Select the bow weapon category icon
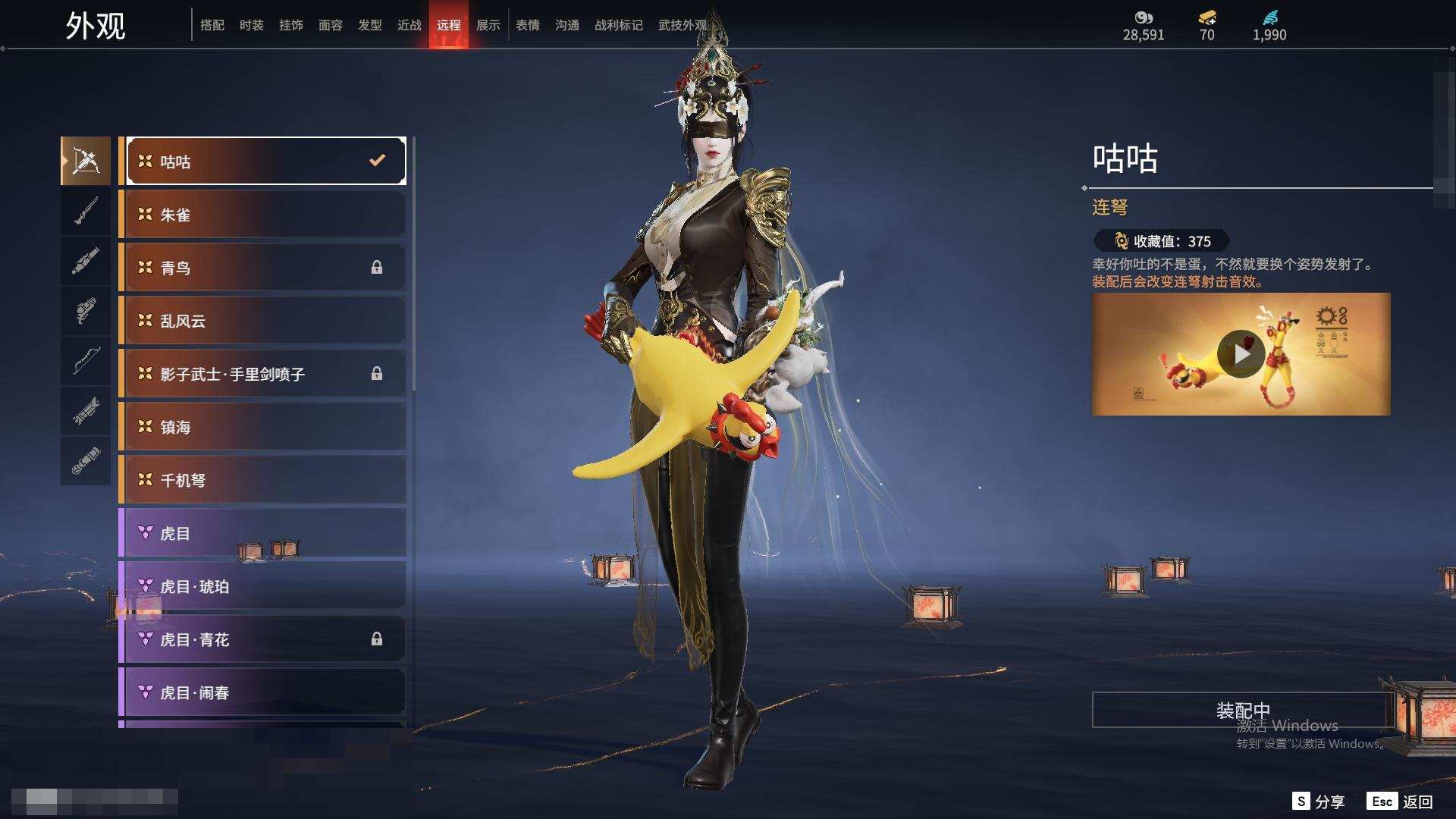 click(x=86, y=361)
